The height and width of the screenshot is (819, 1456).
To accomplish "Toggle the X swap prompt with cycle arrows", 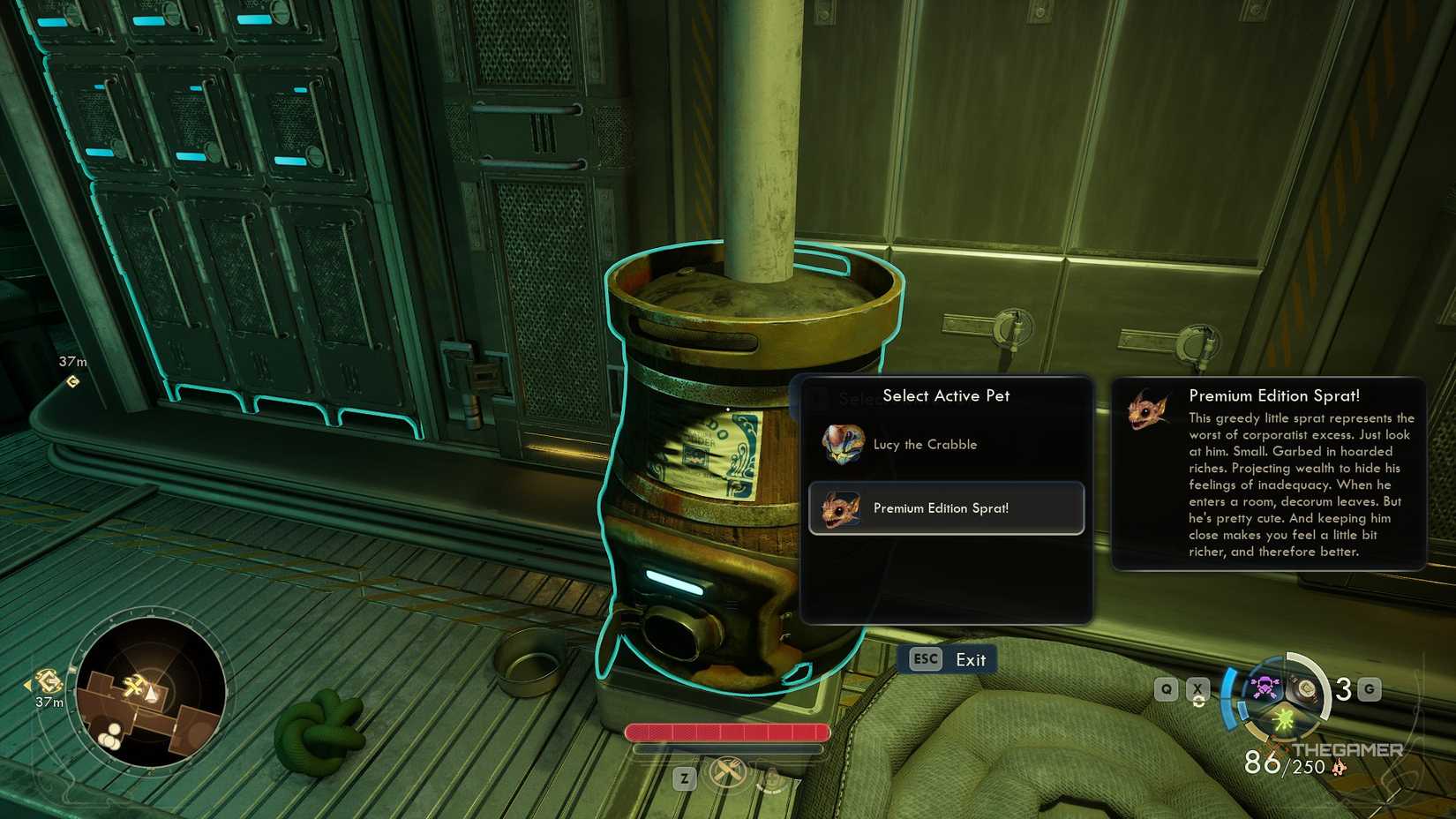I will click(1197, 691).
